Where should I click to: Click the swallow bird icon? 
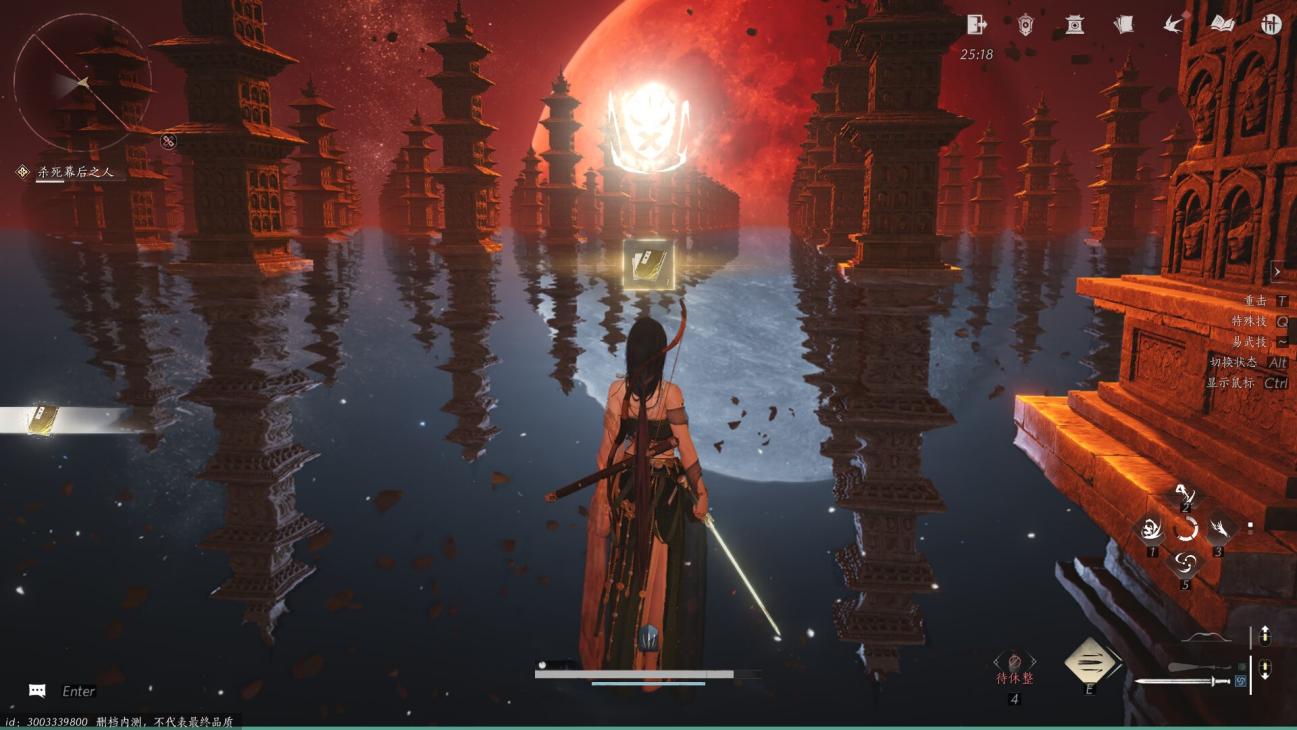(x=1173, y=25)
